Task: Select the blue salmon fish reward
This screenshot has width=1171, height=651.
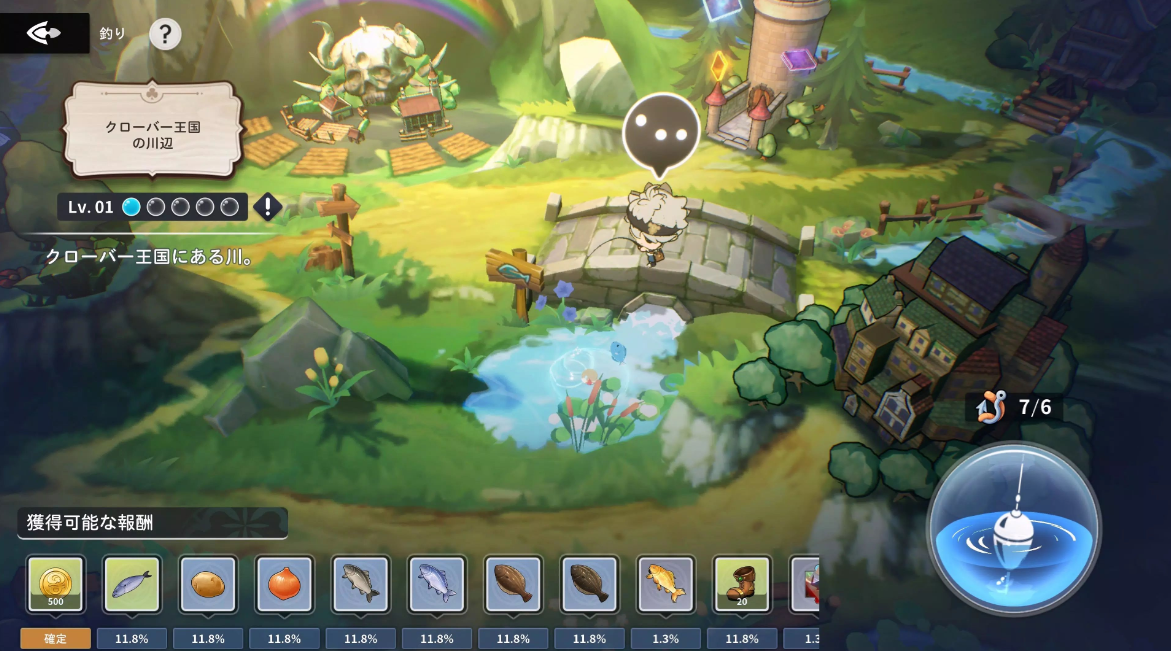Action: [x=437, y=584]
